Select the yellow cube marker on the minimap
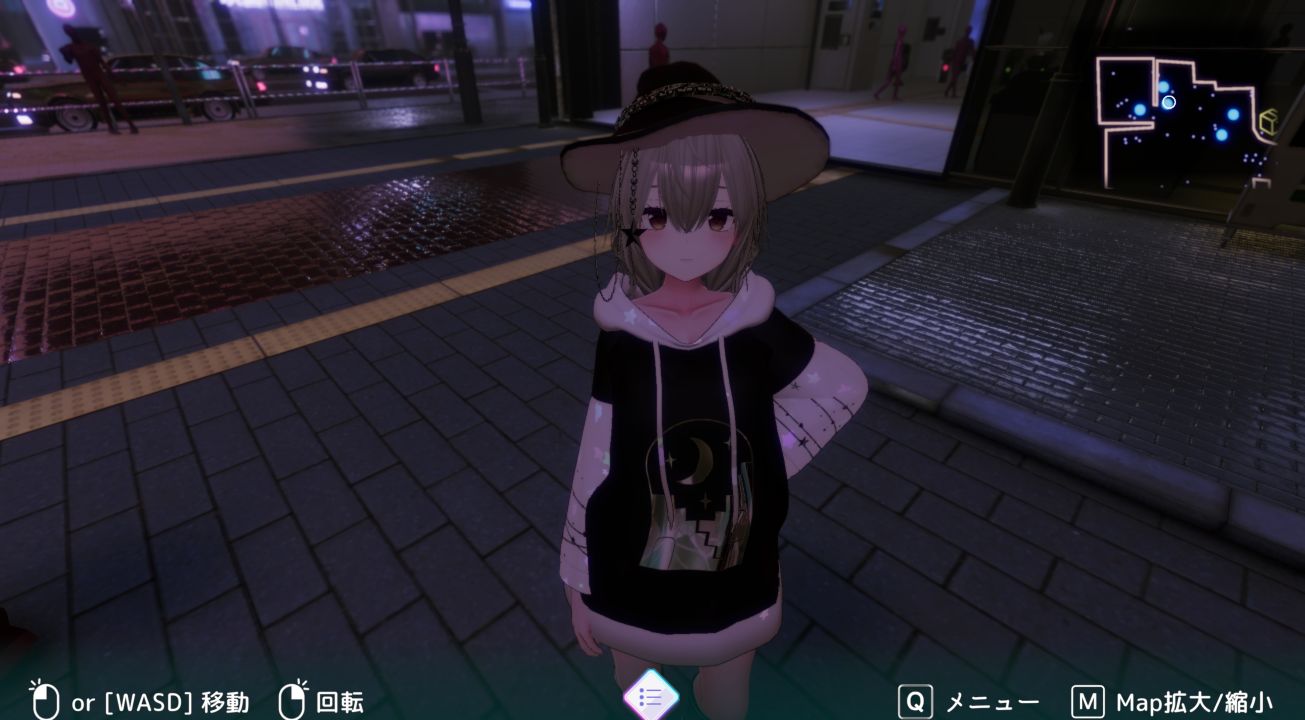The image size is (1305, 720). point(1269,120)
